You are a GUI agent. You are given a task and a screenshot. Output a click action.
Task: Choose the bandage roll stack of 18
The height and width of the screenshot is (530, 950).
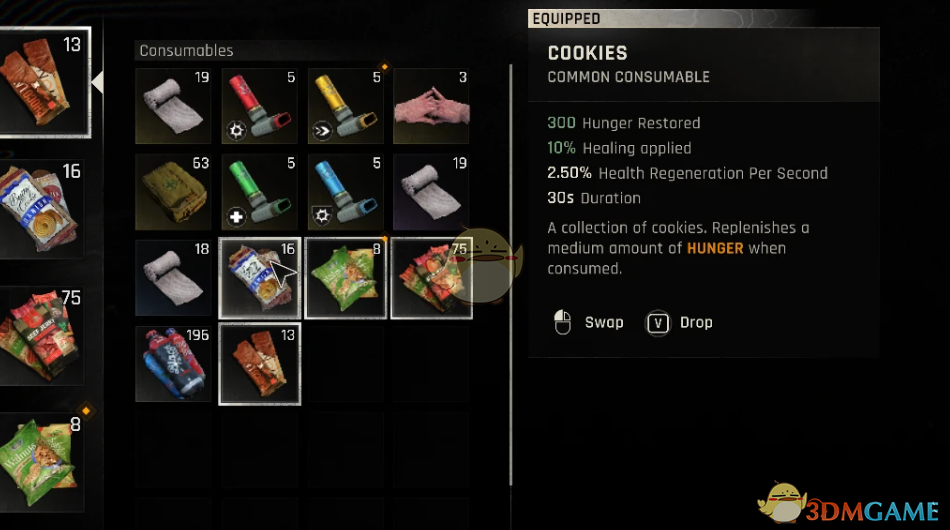tap(173, 278)
